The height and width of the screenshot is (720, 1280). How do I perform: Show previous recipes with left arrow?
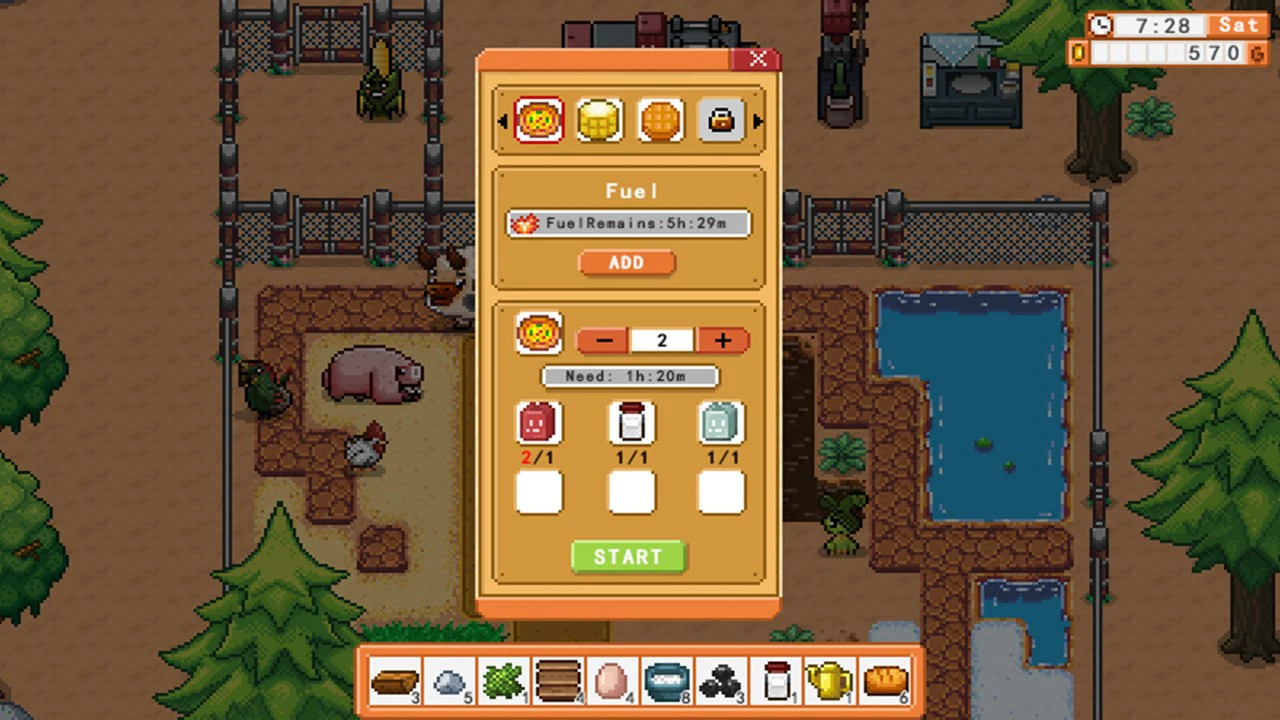pyautogui.click(x=503, y=122)
